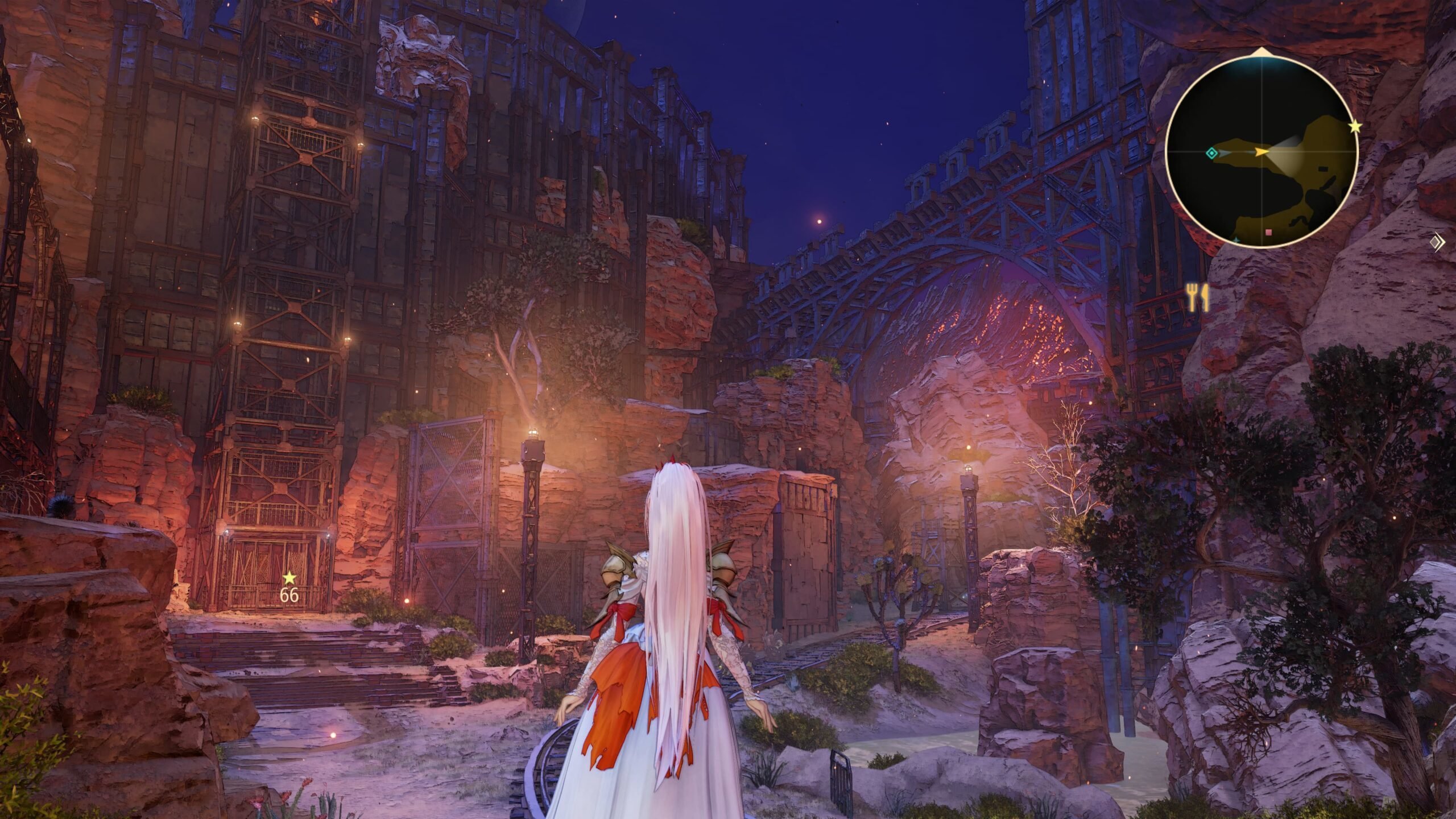
Task: Click the pink square marker on the minimap
Action: 1269,232
